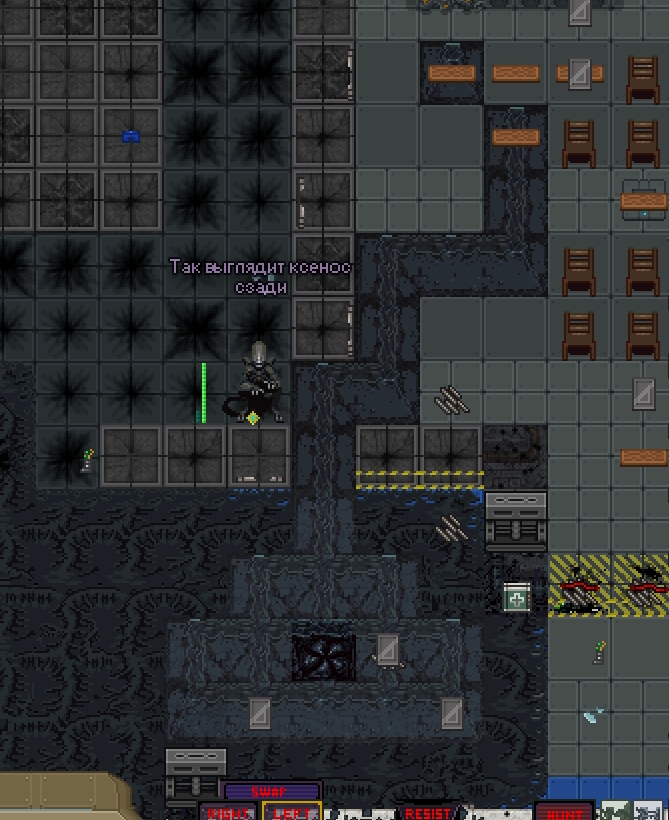Screen dimensions: 669x820
Task: Choose the LEFT hand slot
Action: (x=292, y=812)
